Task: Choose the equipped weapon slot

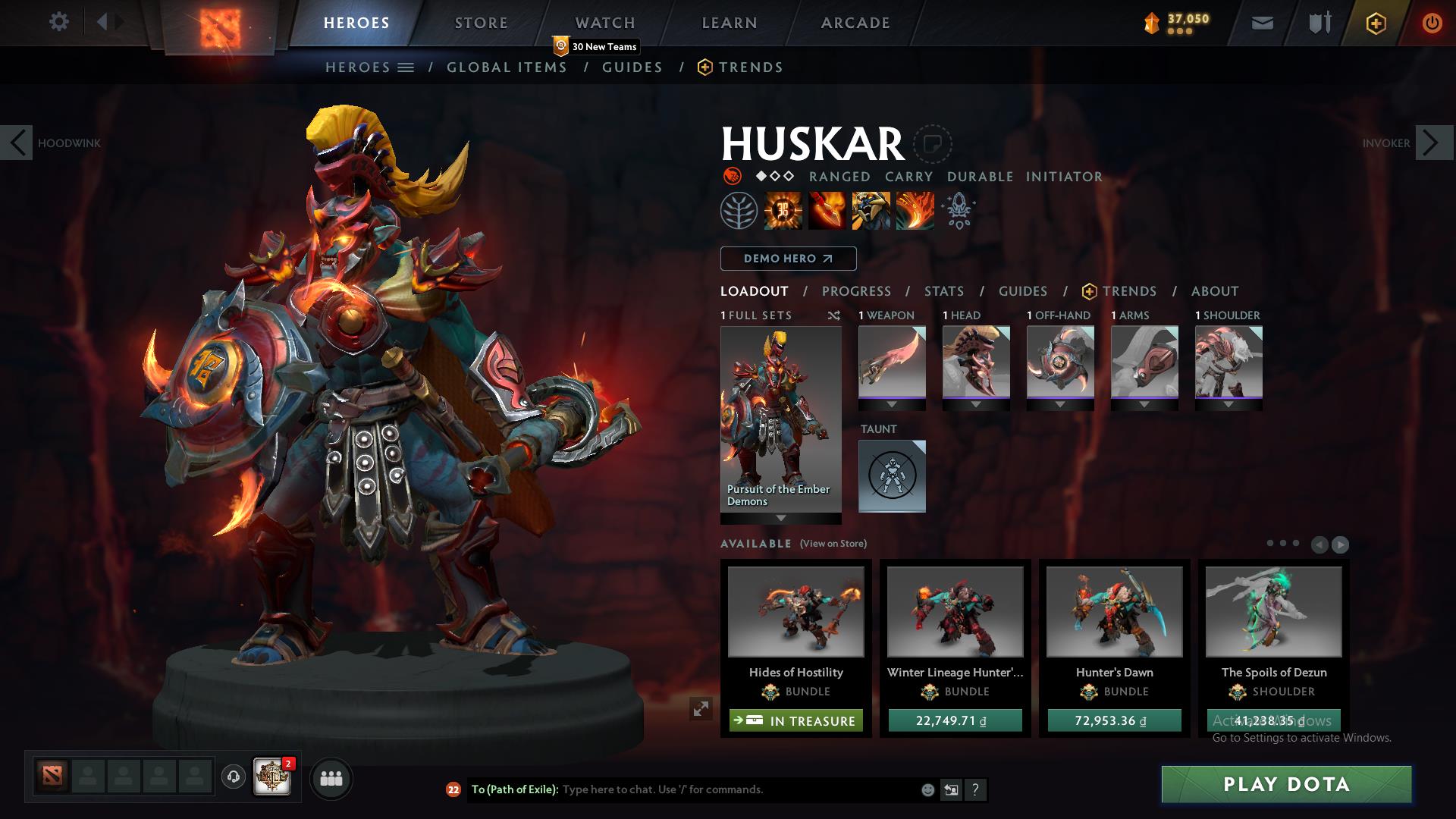Action: [892, 362]
